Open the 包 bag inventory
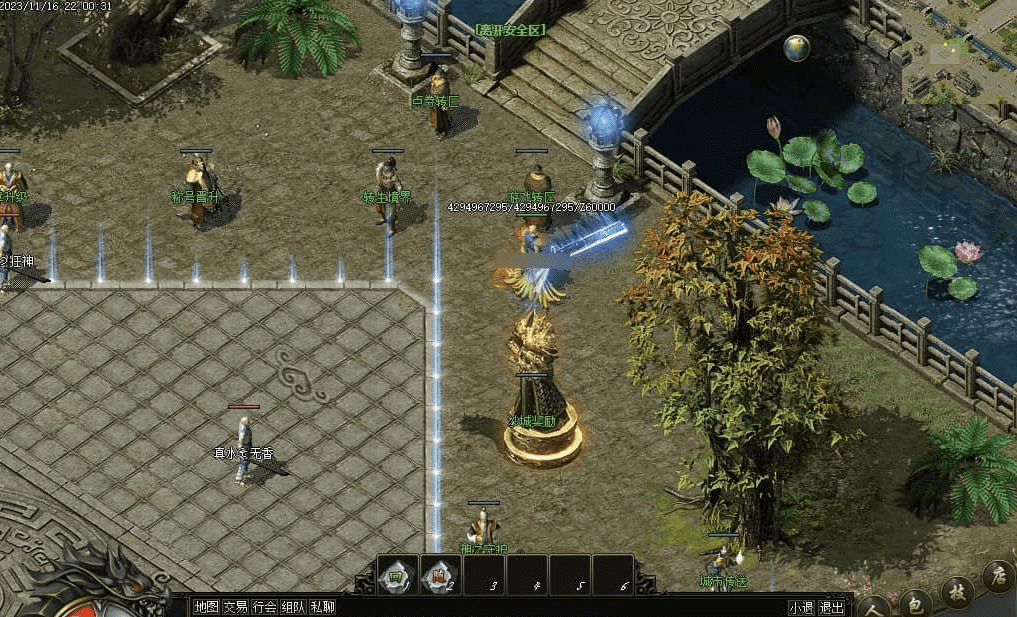This screenshot has width=1017, height=617. pos(913,602)
